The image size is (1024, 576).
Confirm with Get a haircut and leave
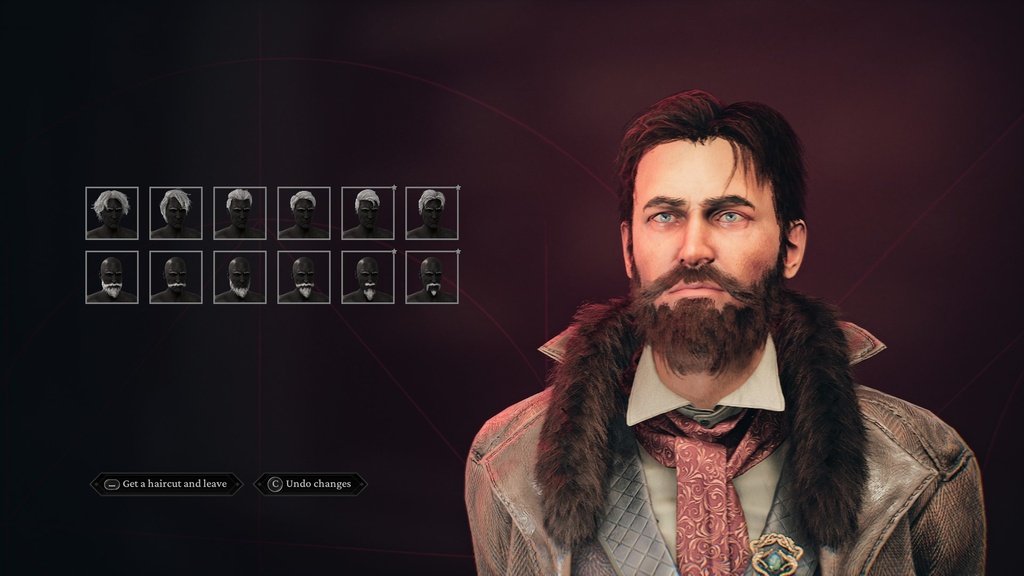click(166, 484)
